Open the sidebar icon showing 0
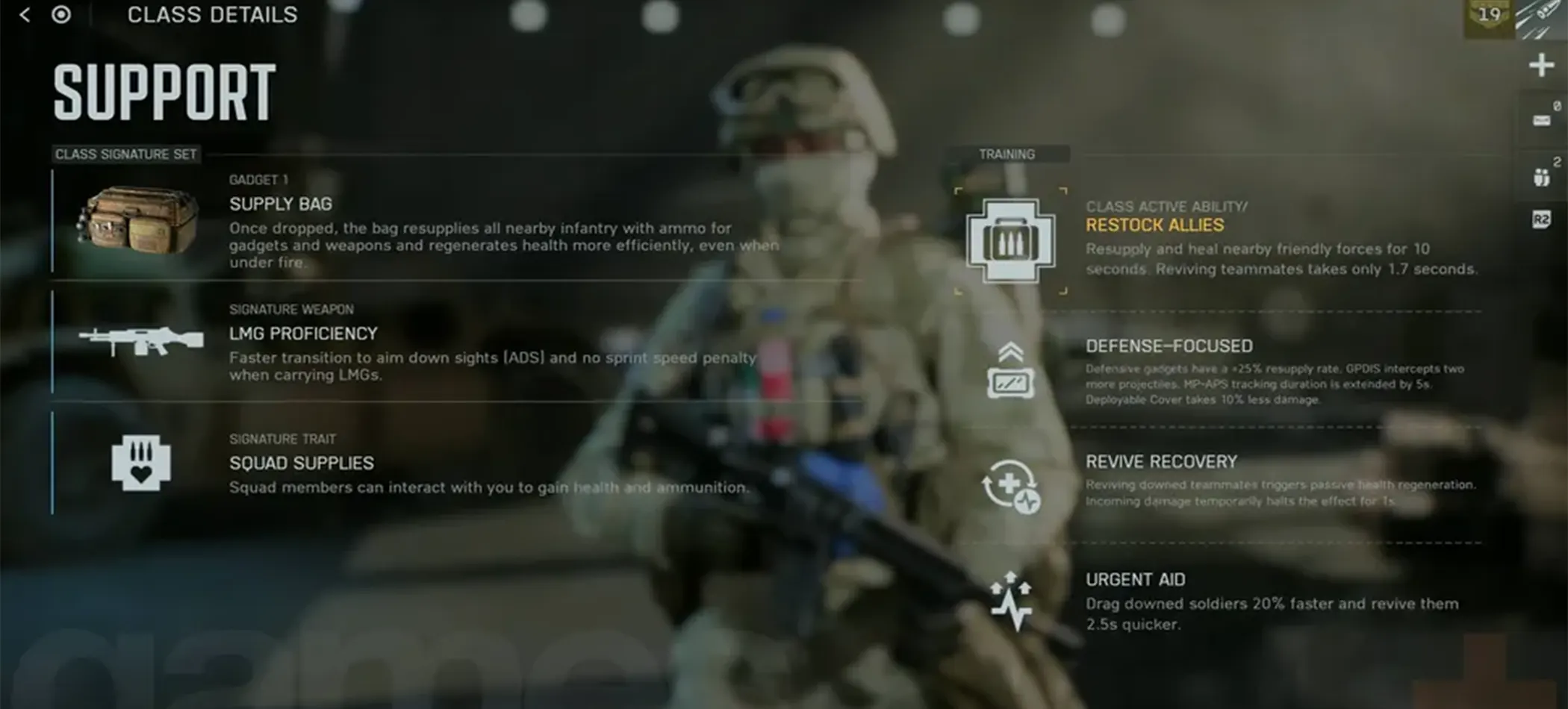 [1543, 119]
